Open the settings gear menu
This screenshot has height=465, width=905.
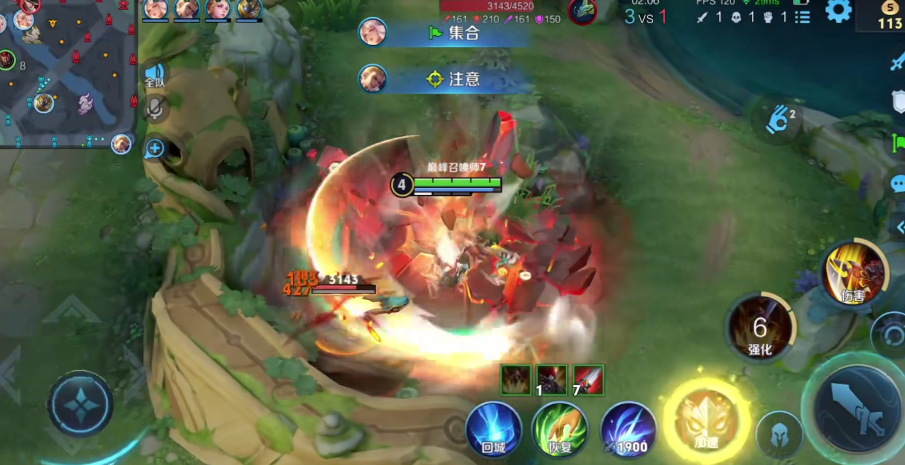point(838,12)
